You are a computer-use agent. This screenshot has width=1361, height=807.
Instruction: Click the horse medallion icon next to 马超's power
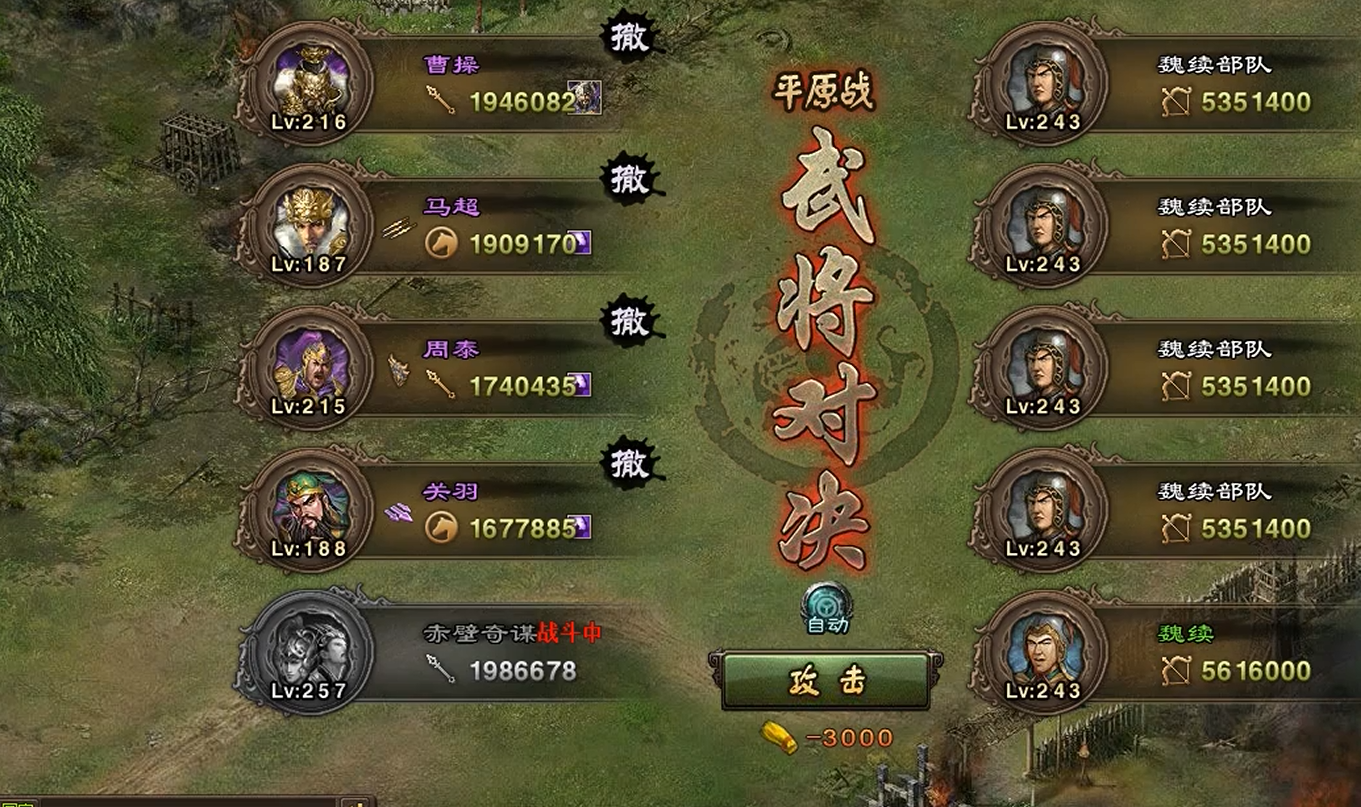442,240
